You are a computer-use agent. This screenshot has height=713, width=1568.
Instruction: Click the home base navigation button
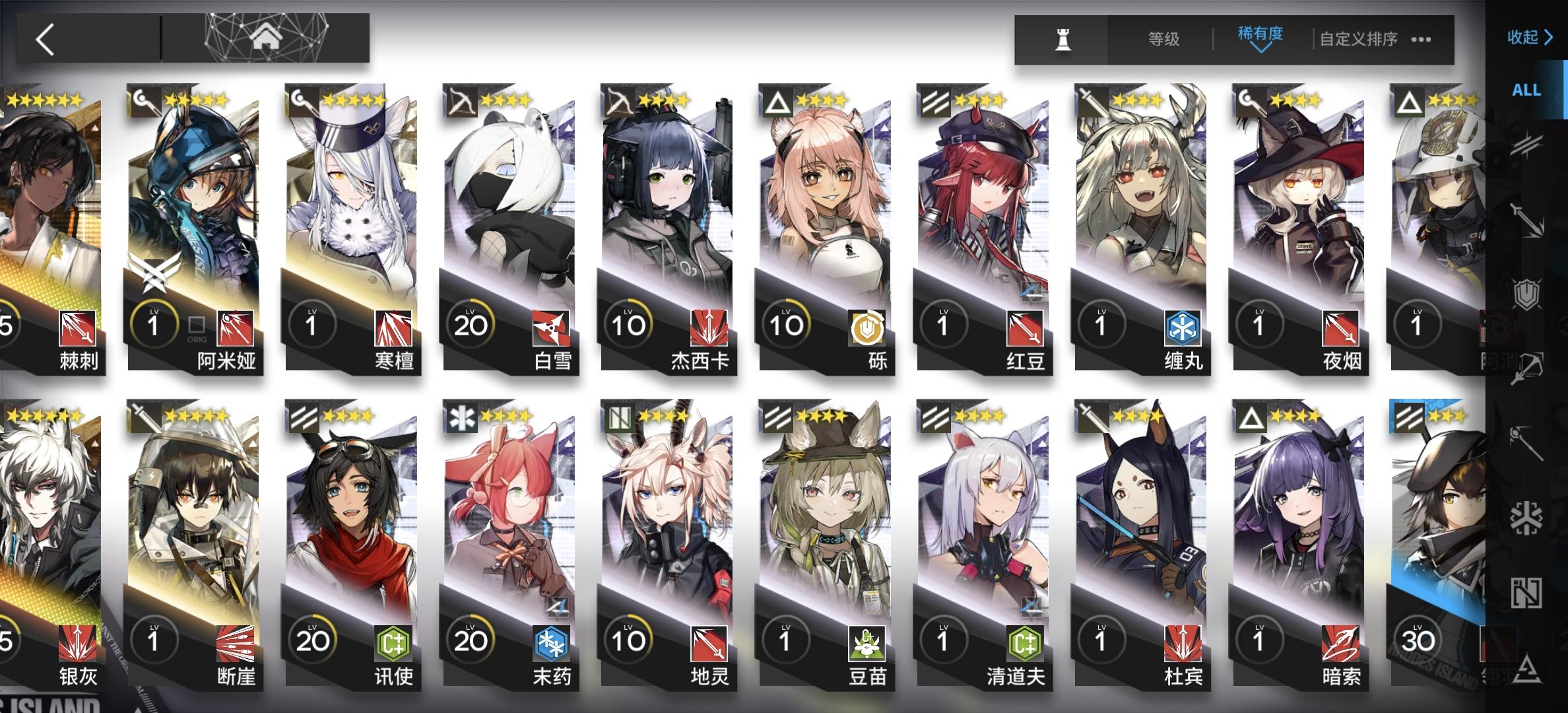click(266, 38)
